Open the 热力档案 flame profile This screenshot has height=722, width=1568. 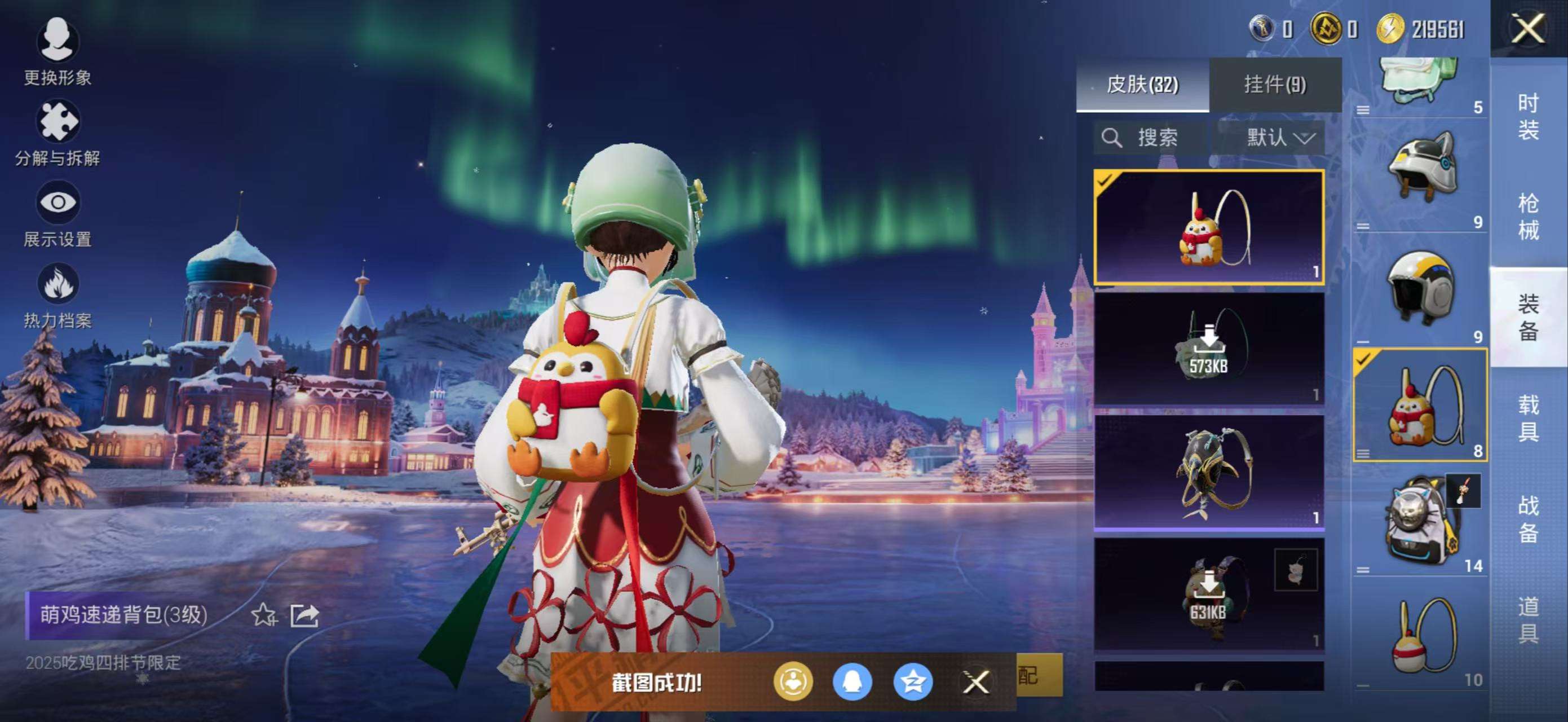pyautogui.click(x=57, y=294)
